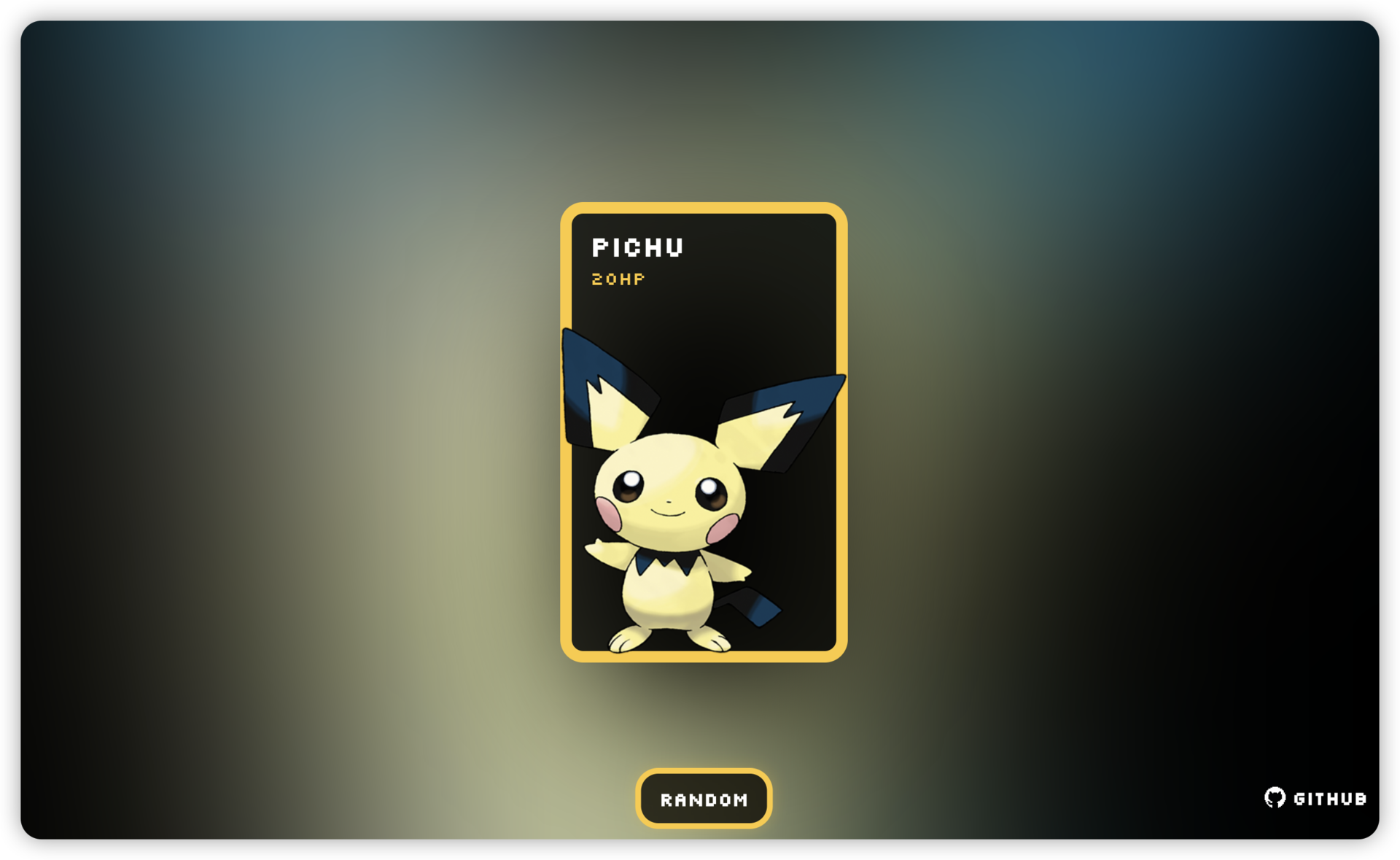This screenshot has width=1400, height=860.
Task: Click the Random button
Action: tap(703, 799)
